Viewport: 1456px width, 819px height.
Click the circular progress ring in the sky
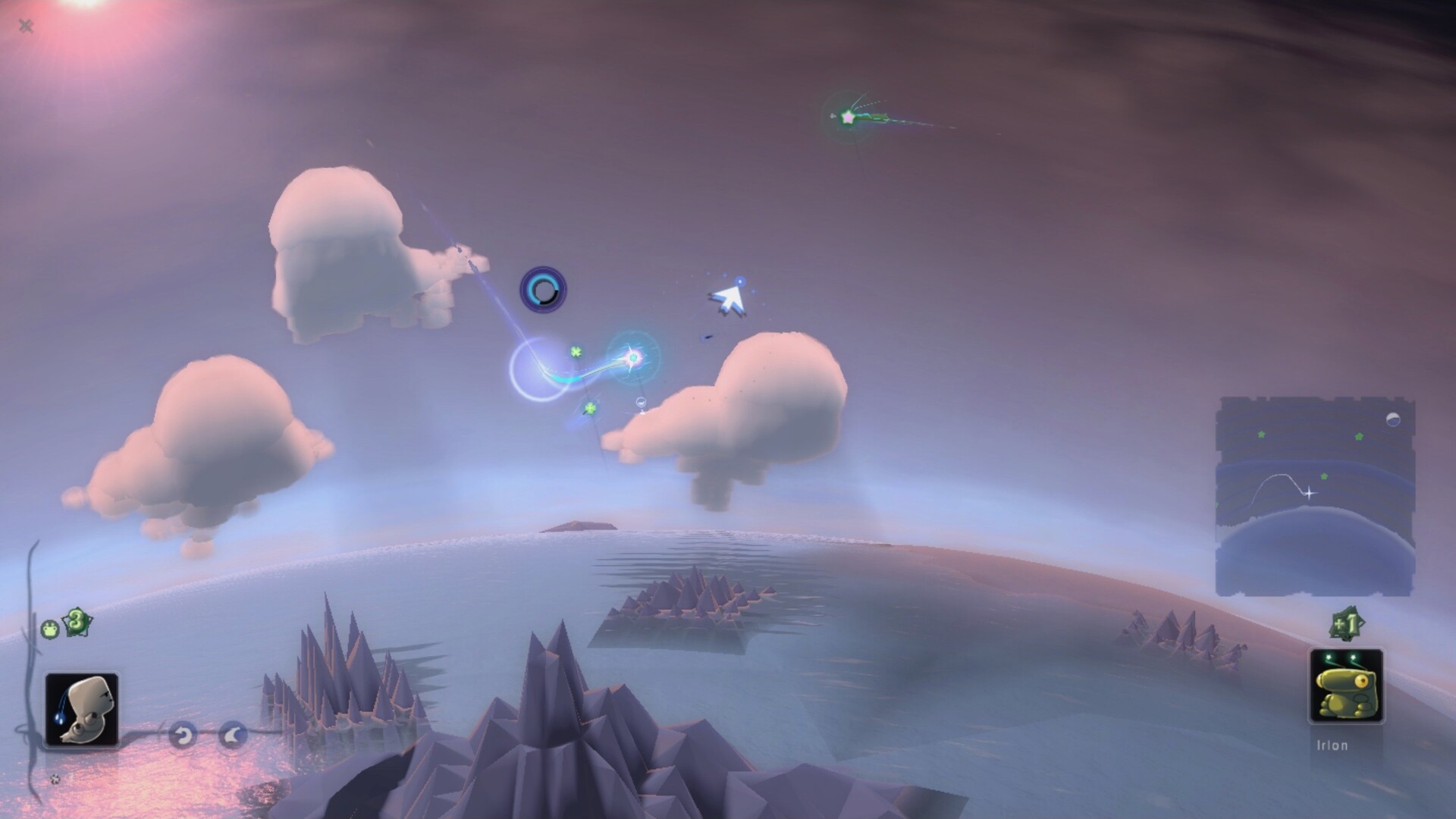pos(541,291)
